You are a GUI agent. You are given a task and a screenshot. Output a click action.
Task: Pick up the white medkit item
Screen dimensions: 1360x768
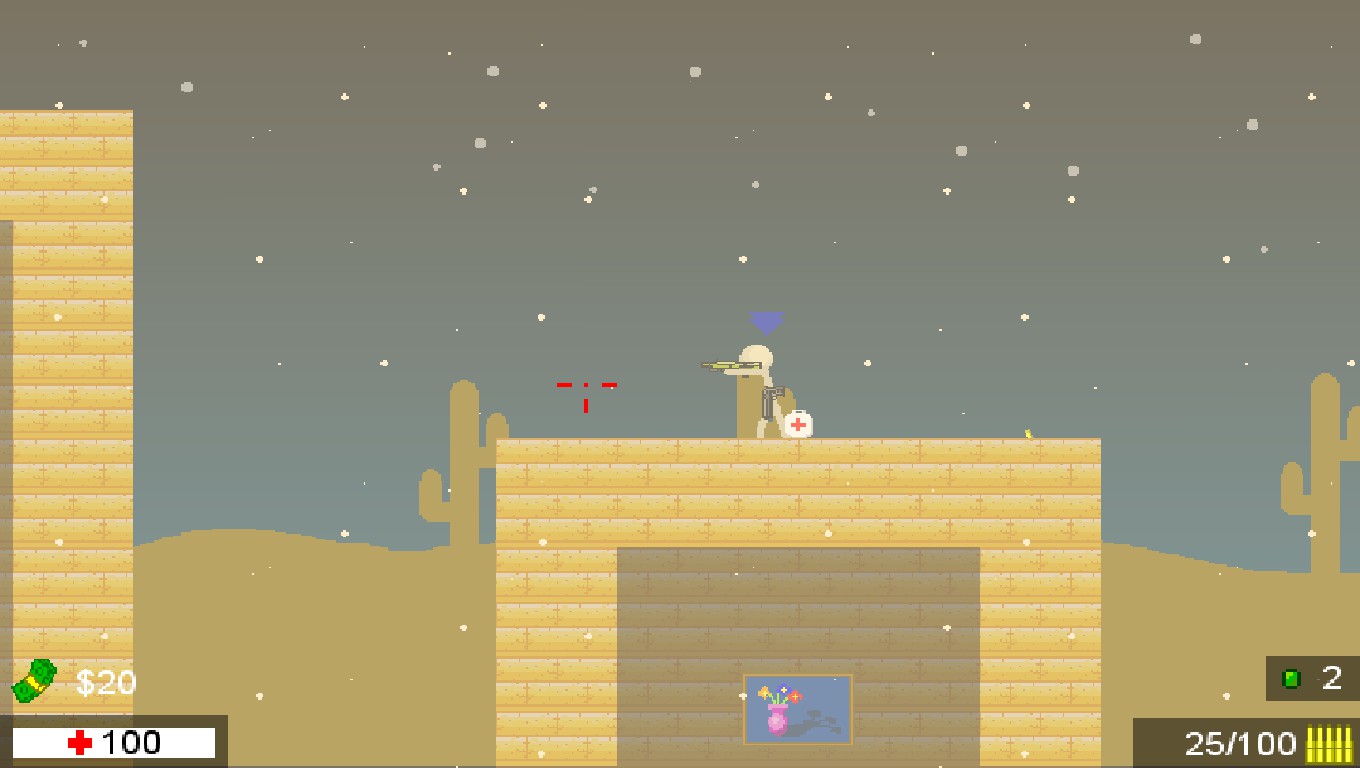796,424
